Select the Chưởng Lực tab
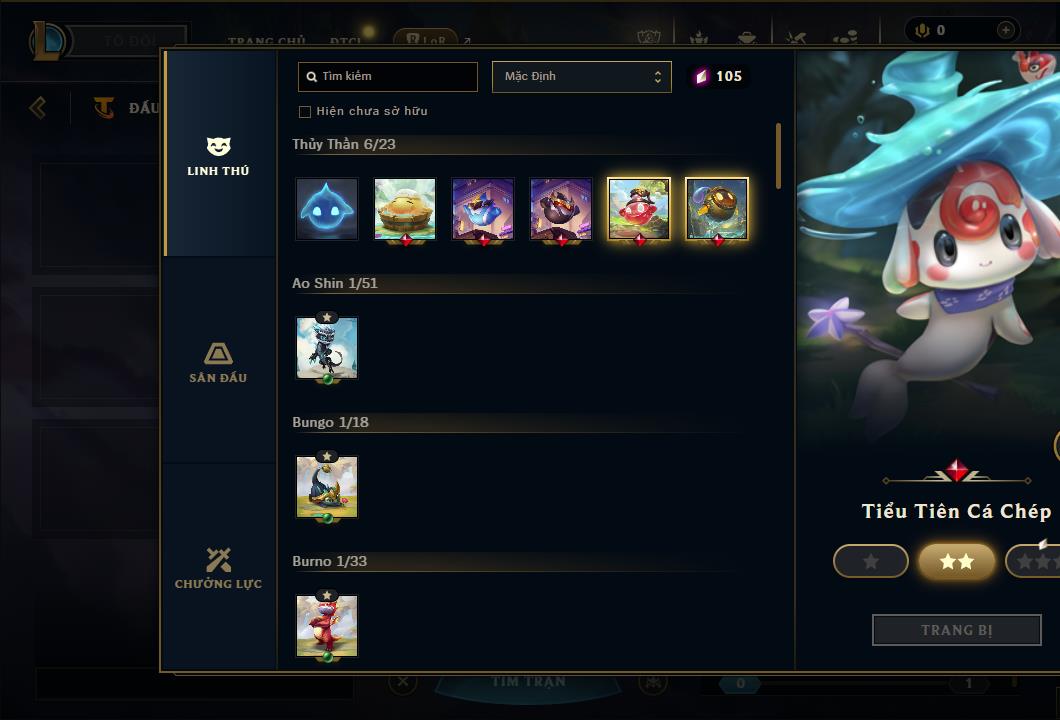1060x720 pixels. point(218,568)
